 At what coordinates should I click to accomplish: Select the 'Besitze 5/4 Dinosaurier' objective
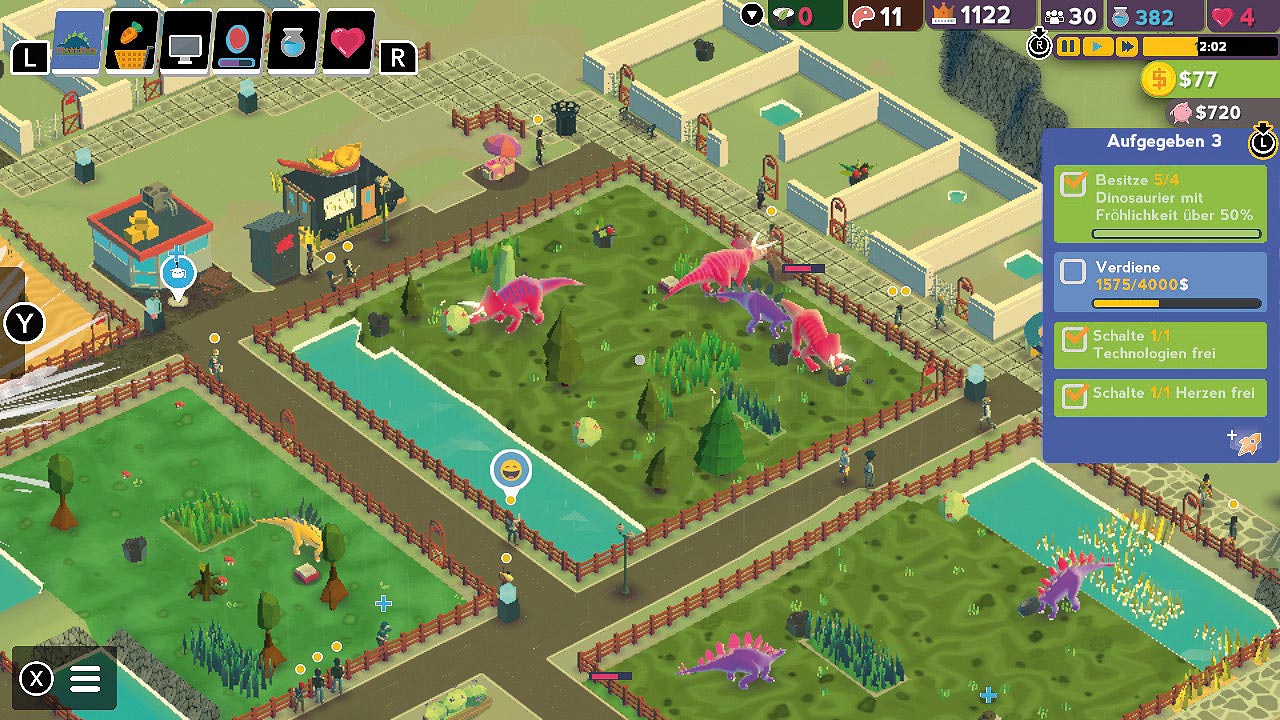tap(1159, 203)
